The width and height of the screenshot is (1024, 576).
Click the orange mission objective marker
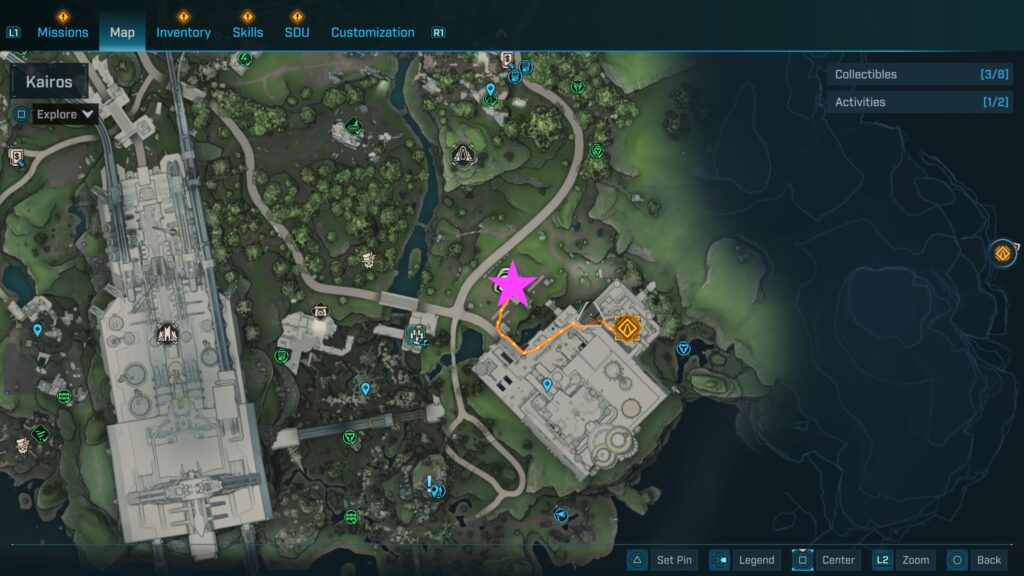pos(628,327)
